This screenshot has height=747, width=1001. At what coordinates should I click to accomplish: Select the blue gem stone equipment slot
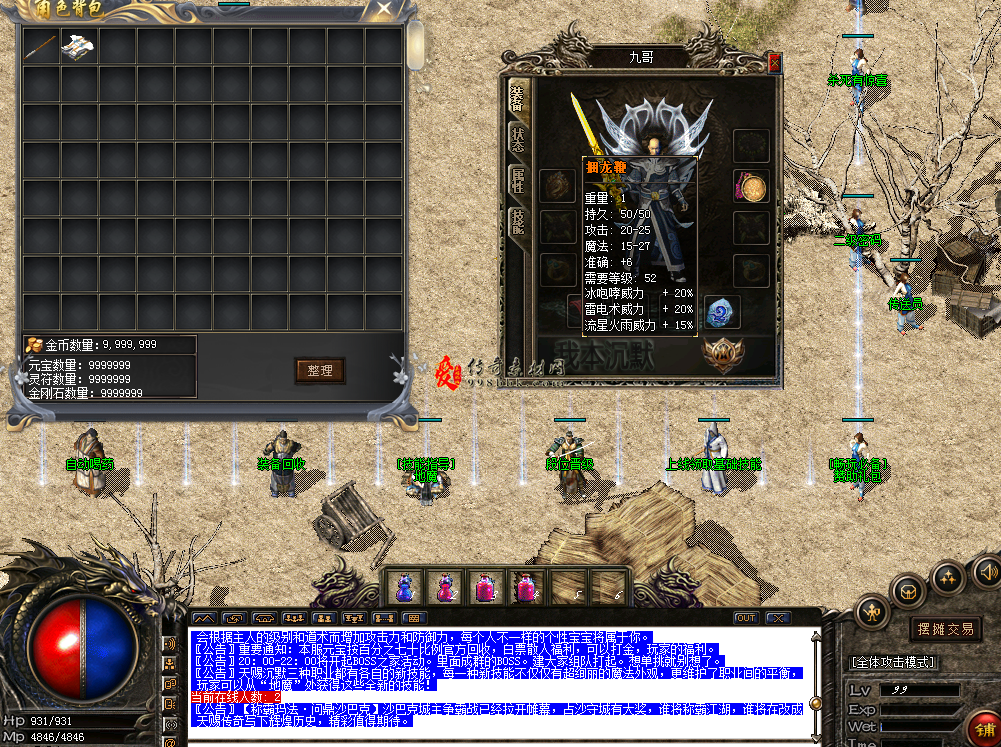click(x=721, y=313)
